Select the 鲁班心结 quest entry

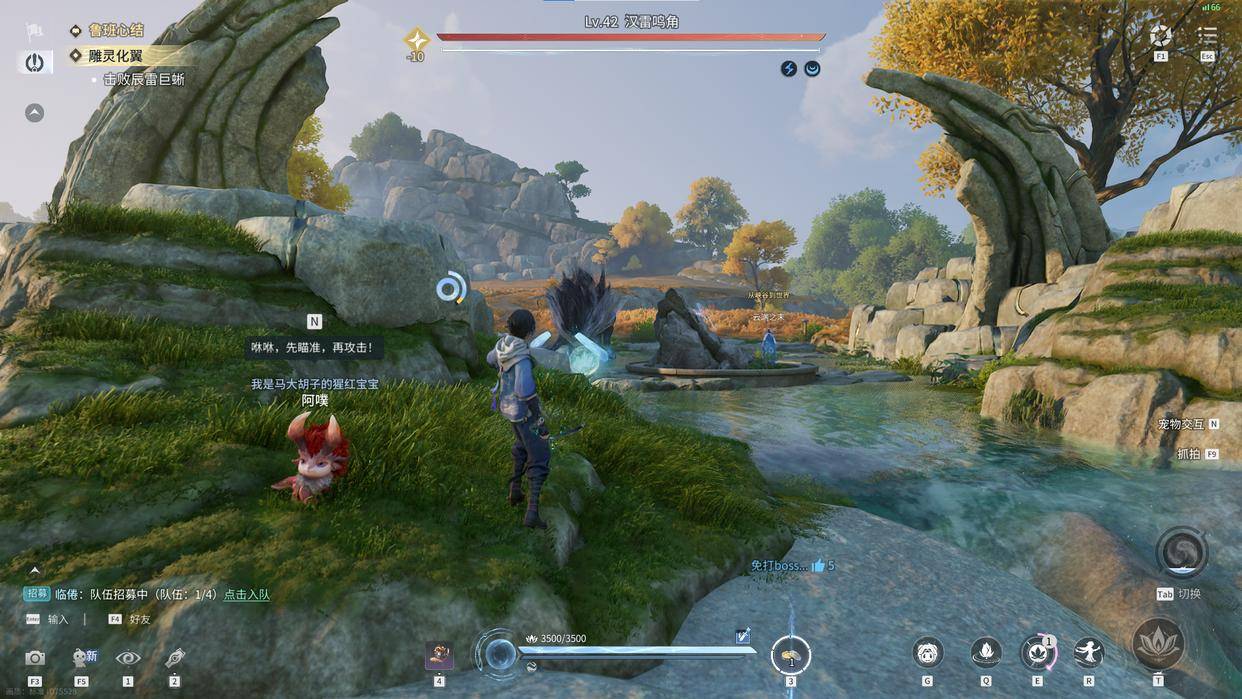[x=115, y=31]
